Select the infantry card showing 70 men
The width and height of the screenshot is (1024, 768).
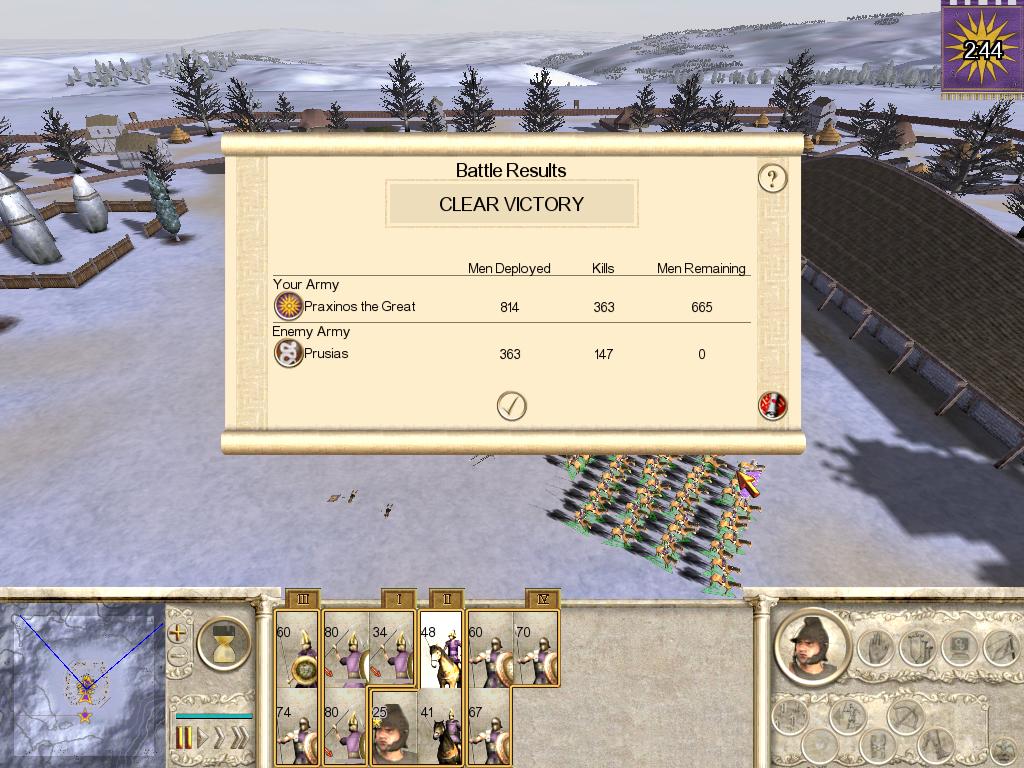(x=536, y=650)
